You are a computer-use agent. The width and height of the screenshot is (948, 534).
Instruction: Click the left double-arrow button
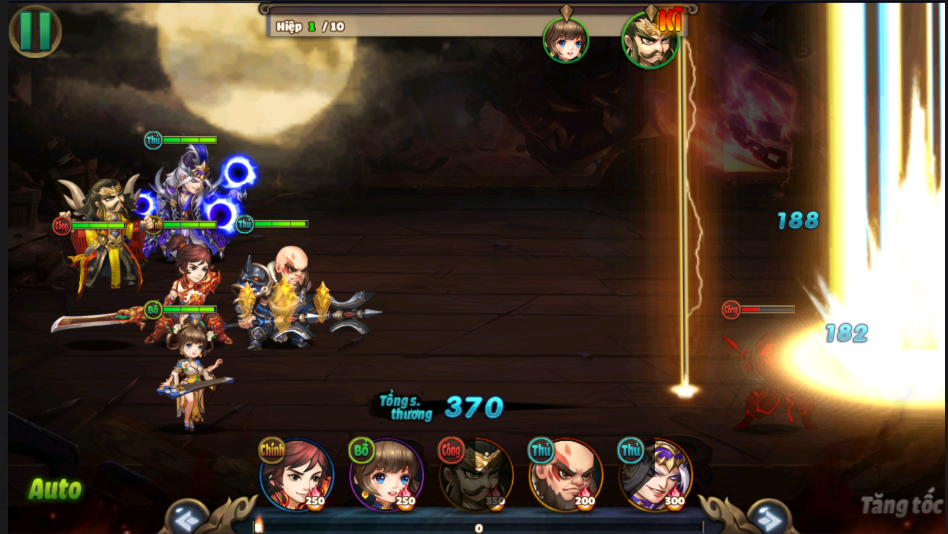tap(186, 518)
